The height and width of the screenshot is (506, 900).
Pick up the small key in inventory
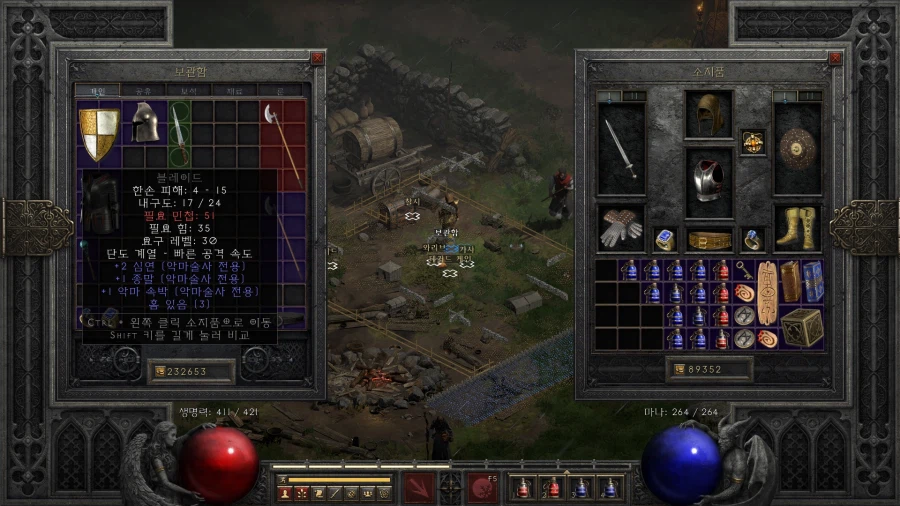[744, 268]
